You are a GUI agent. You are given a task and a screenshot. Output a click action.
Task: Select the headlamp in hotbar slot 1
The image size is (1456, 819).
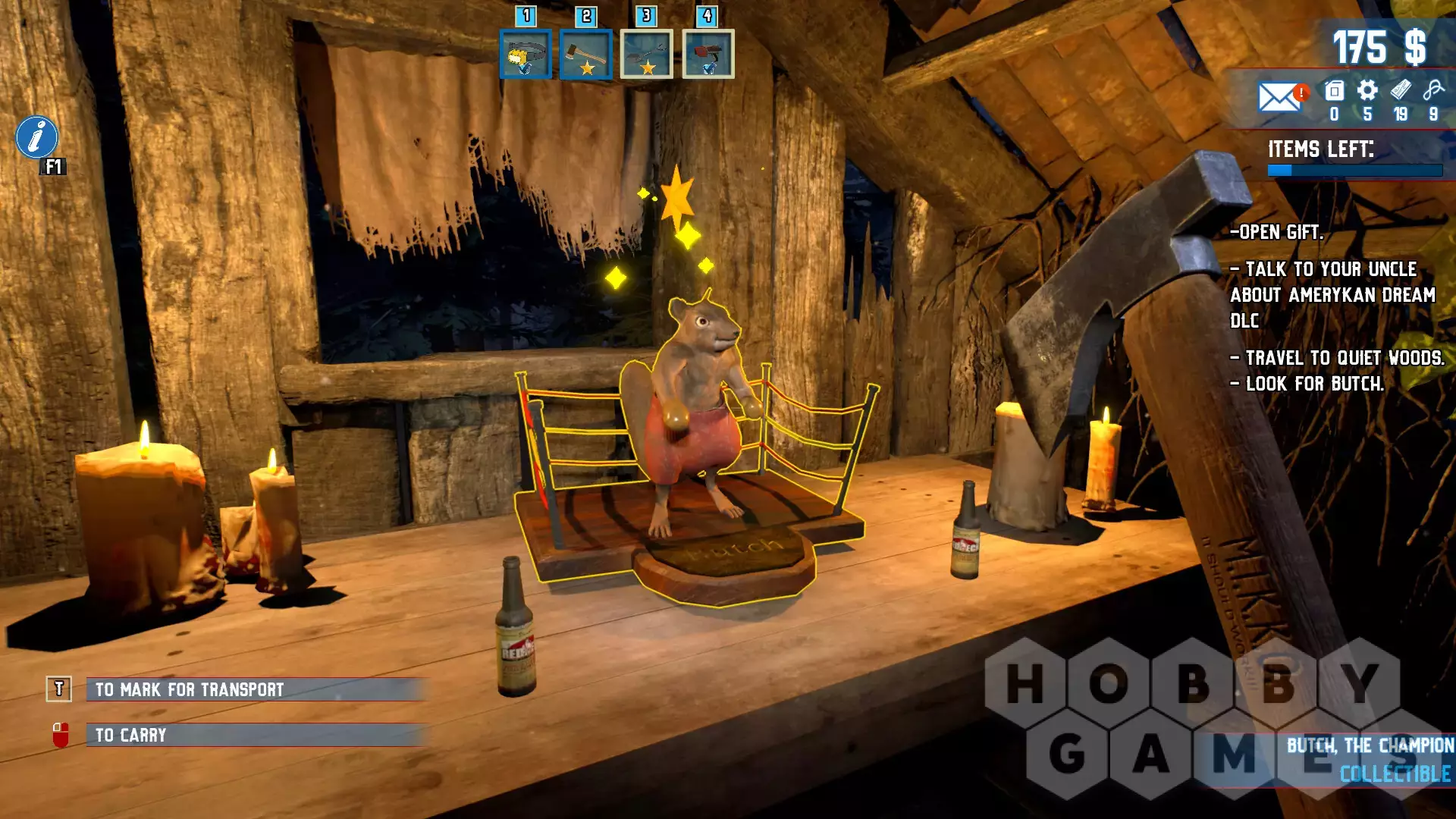click(525, 55)
